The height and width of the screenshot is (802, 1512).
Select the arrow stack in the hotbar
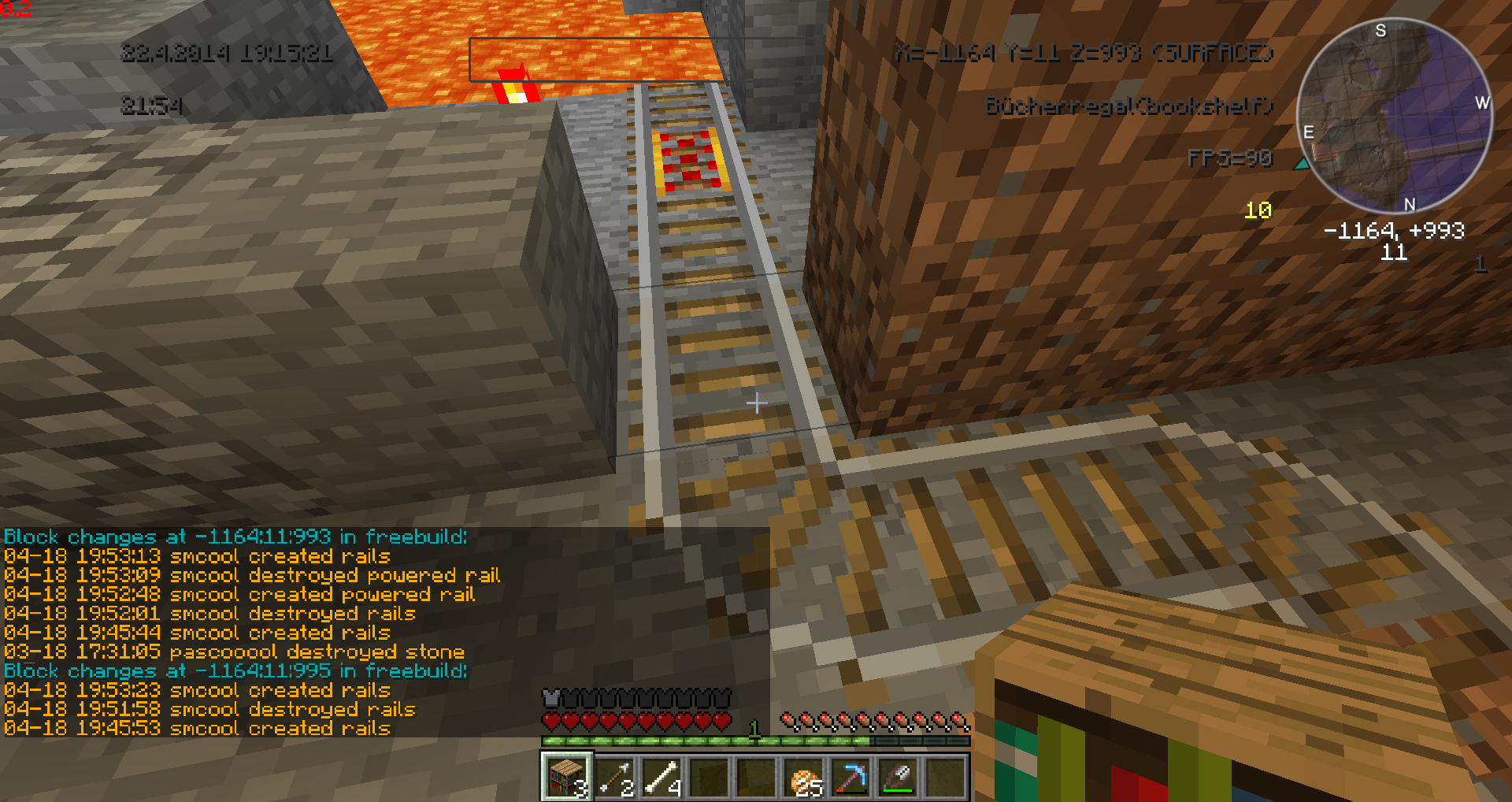click(x=614, y=777)
